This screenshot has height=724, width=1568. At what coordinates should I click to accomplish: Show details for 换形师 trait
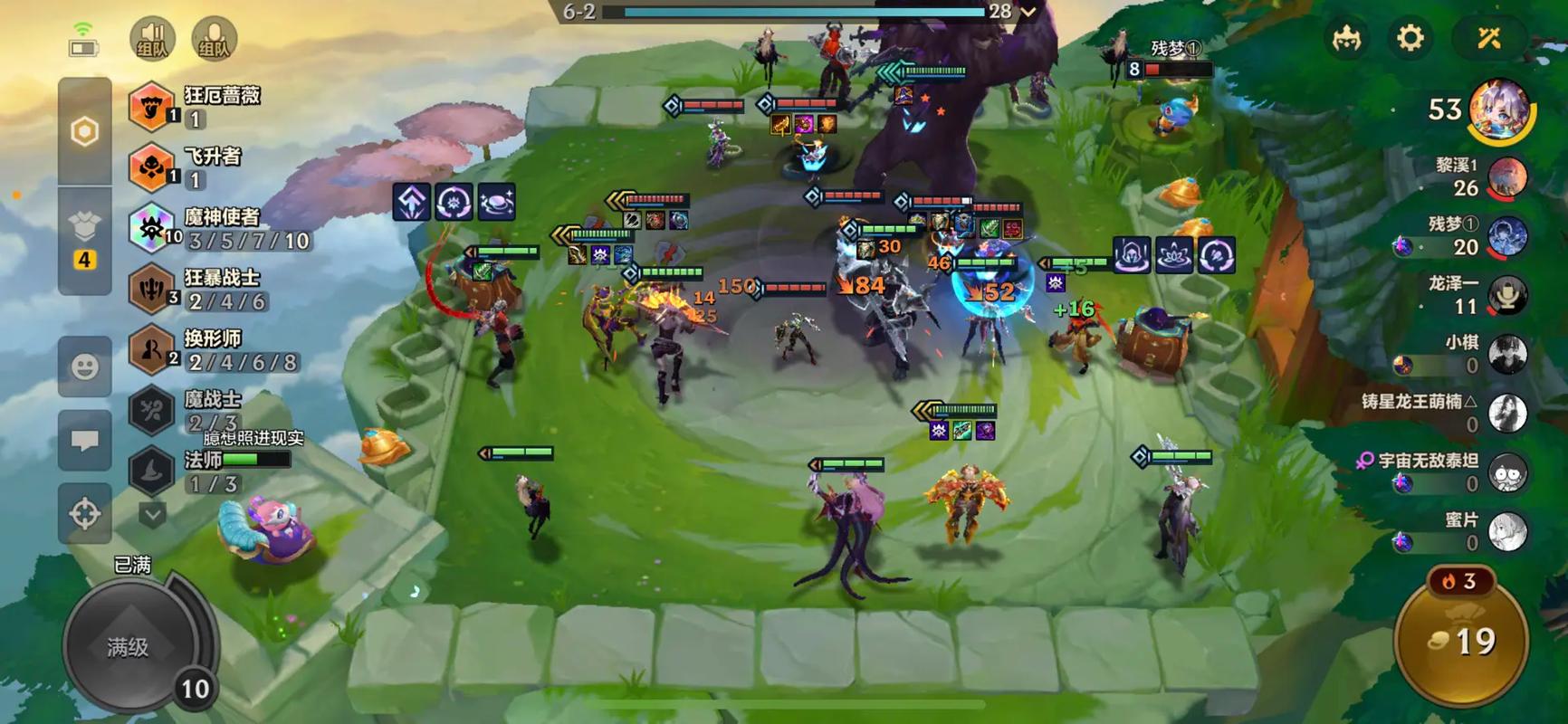pyautogui.click(x=151, y=349)
